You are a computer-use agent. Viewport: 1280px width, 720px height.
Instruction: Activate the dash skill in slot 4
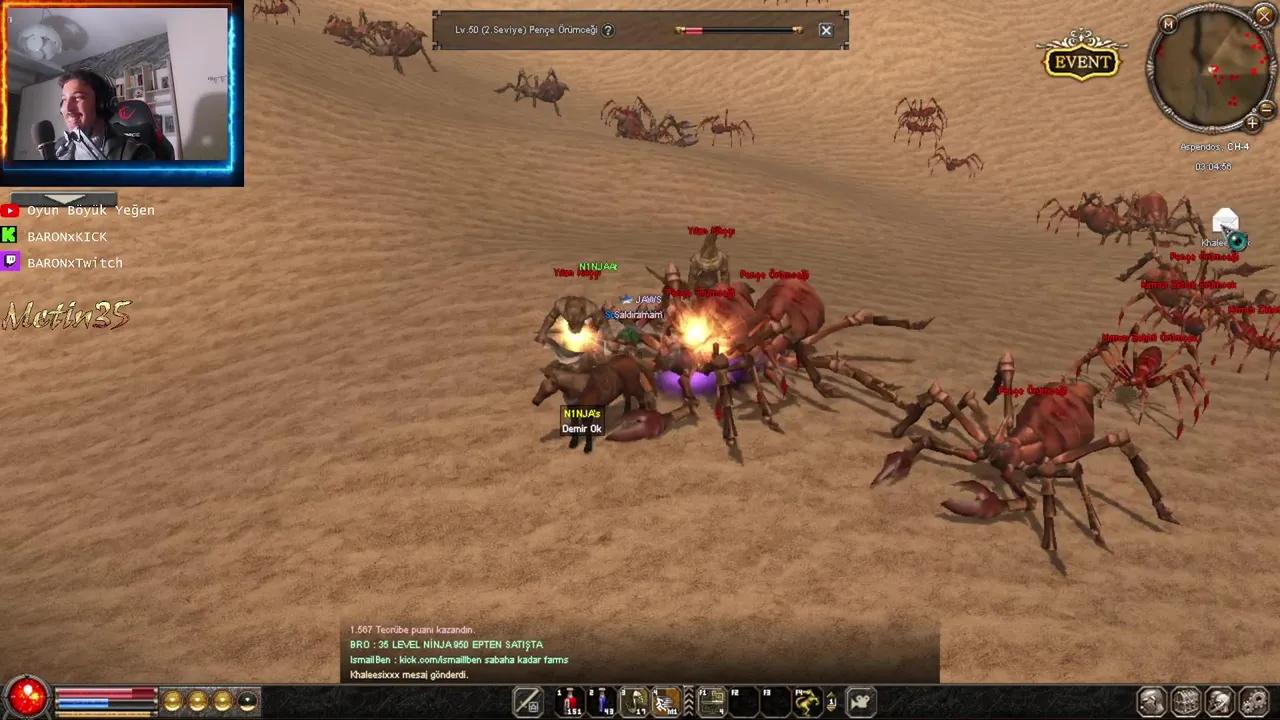tap(665, 702)
